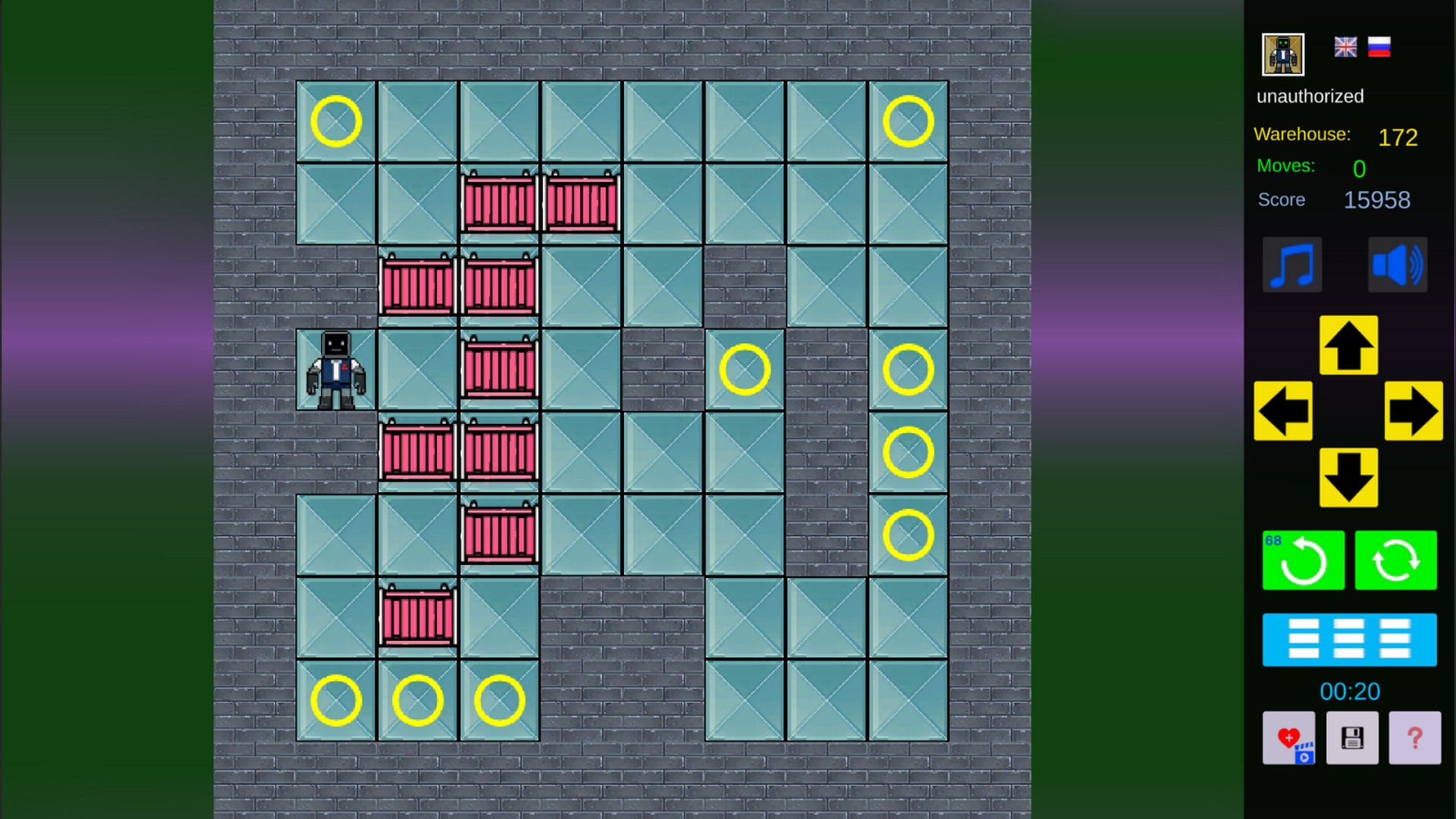Switch language using the British flag
The height and width of the screenshot is (819, 1456).
point(1345,46)
